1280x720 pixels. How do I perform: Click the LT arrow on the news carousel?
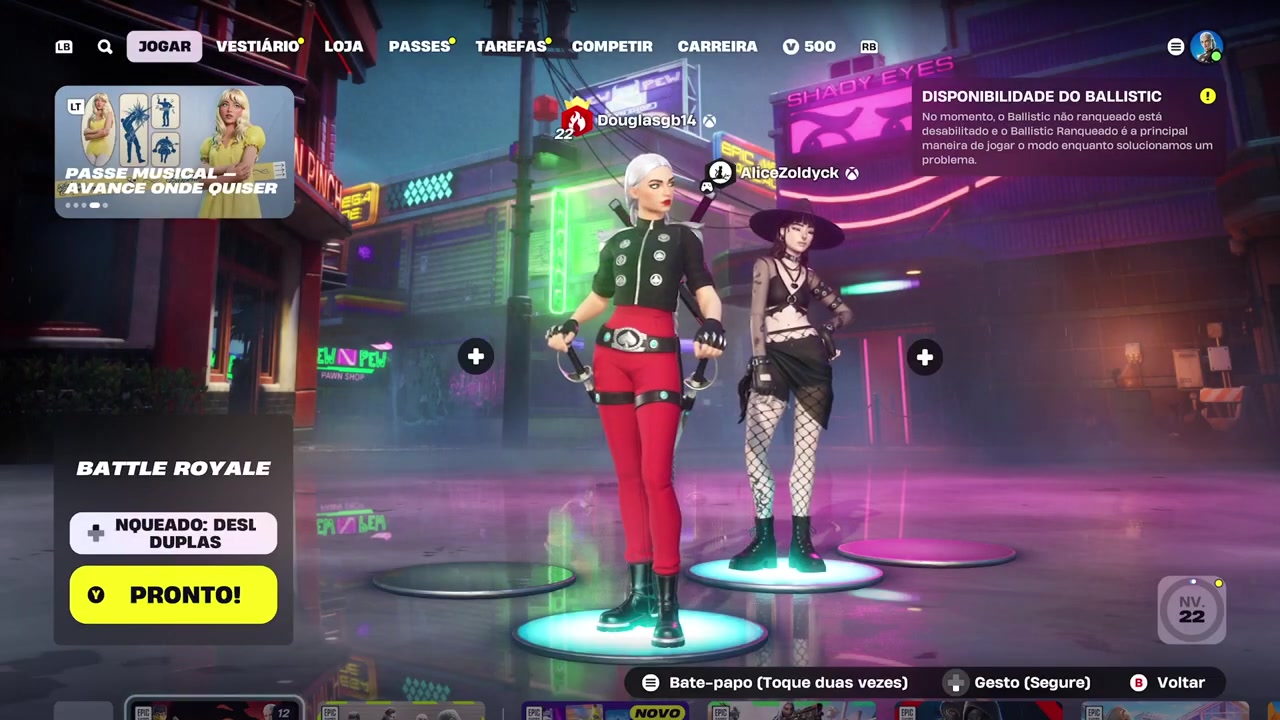(x=75, y=105)
